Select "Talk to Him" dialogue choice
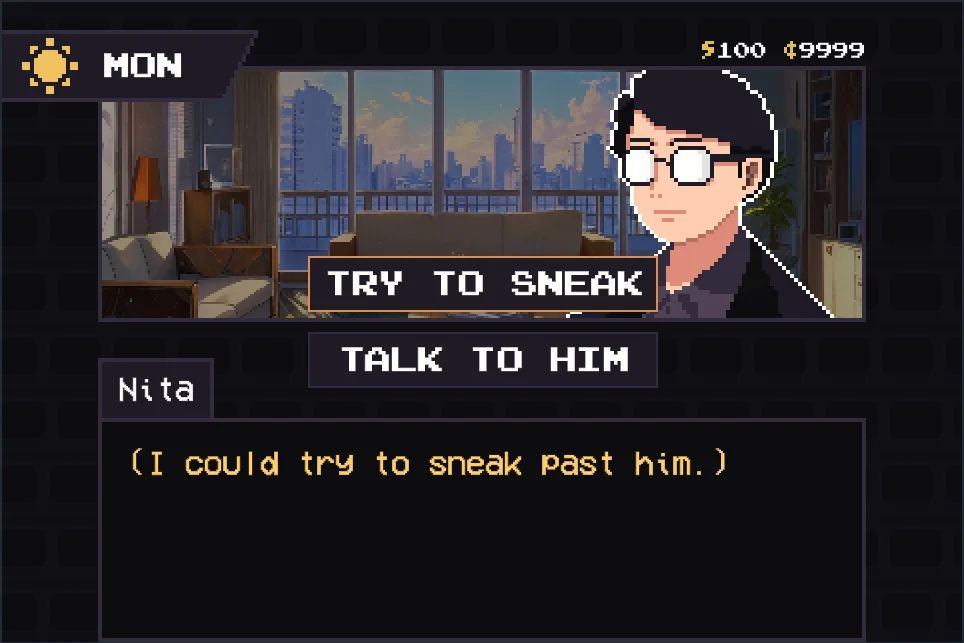964x643 pixels. point(483,360)
